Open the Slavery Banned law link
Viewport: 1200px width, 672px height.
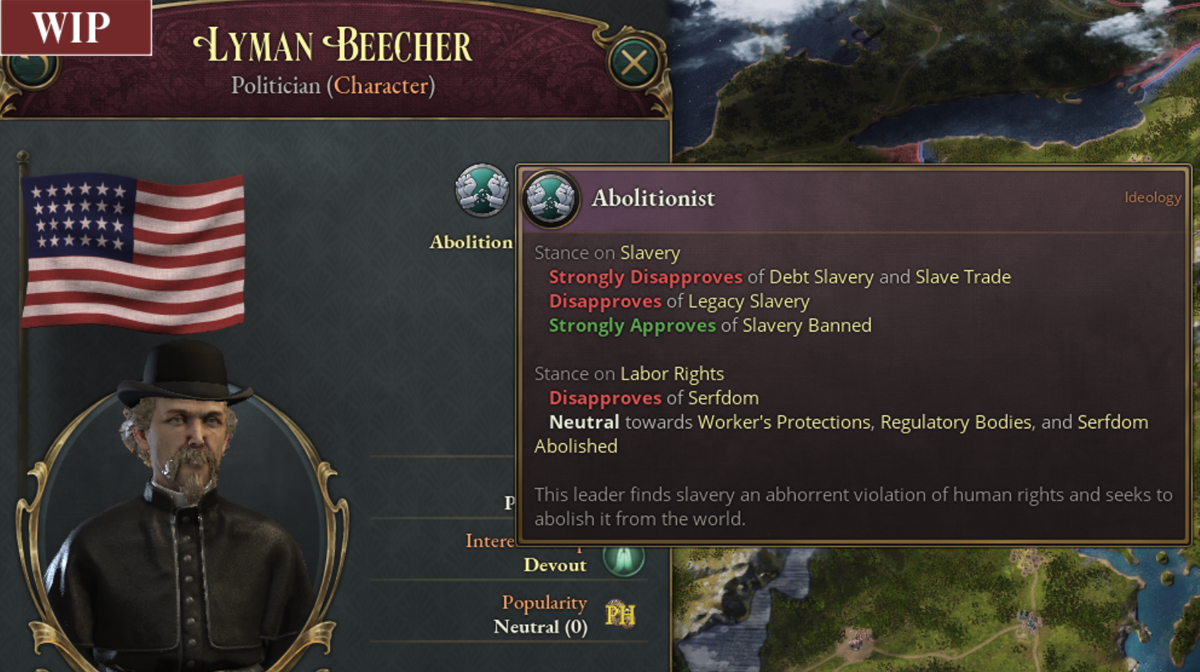tap(807, 325)
